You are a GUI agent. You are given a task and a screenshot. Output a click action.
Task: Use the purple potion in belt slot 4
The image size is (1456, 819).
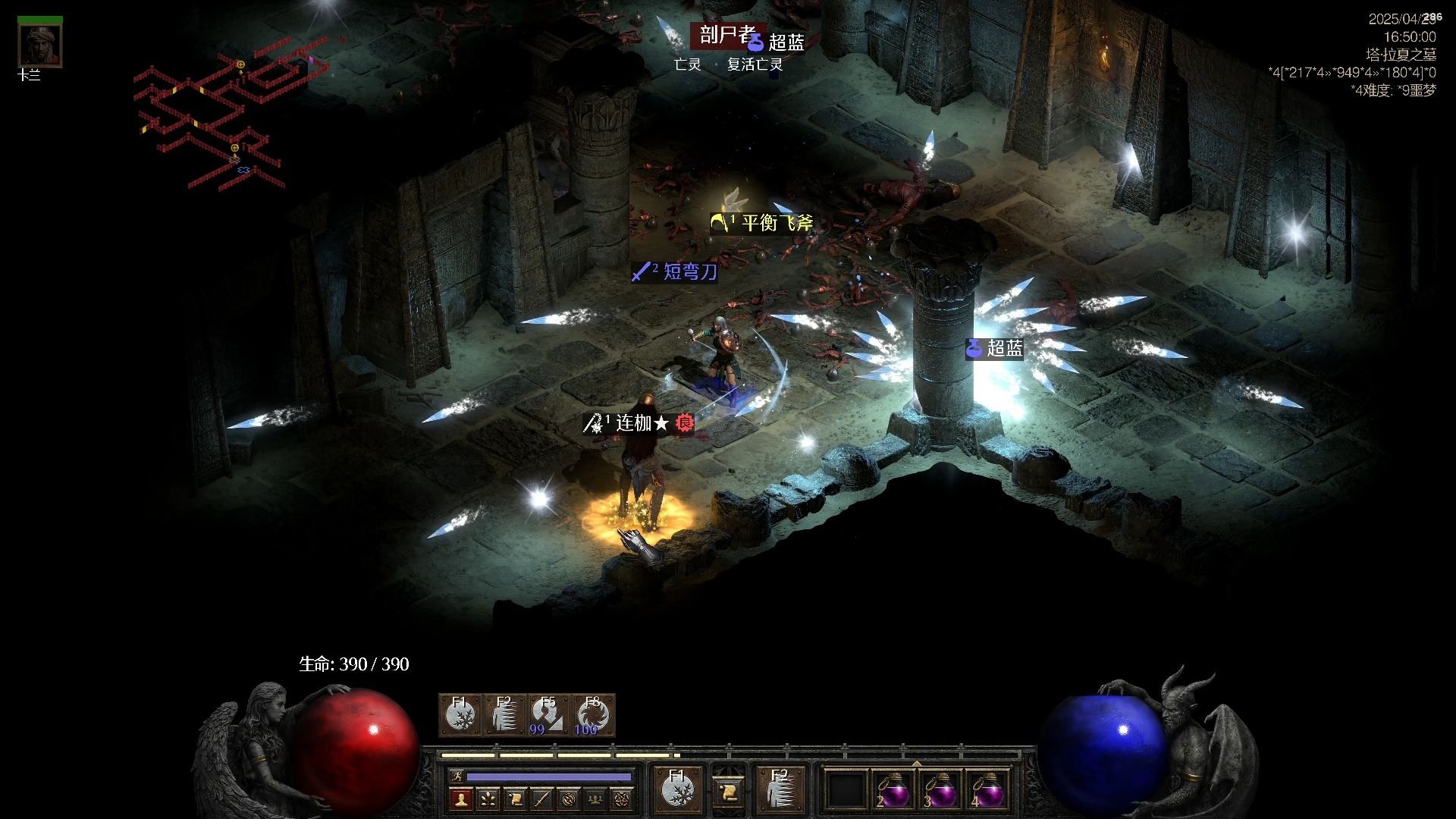point(988,791)
